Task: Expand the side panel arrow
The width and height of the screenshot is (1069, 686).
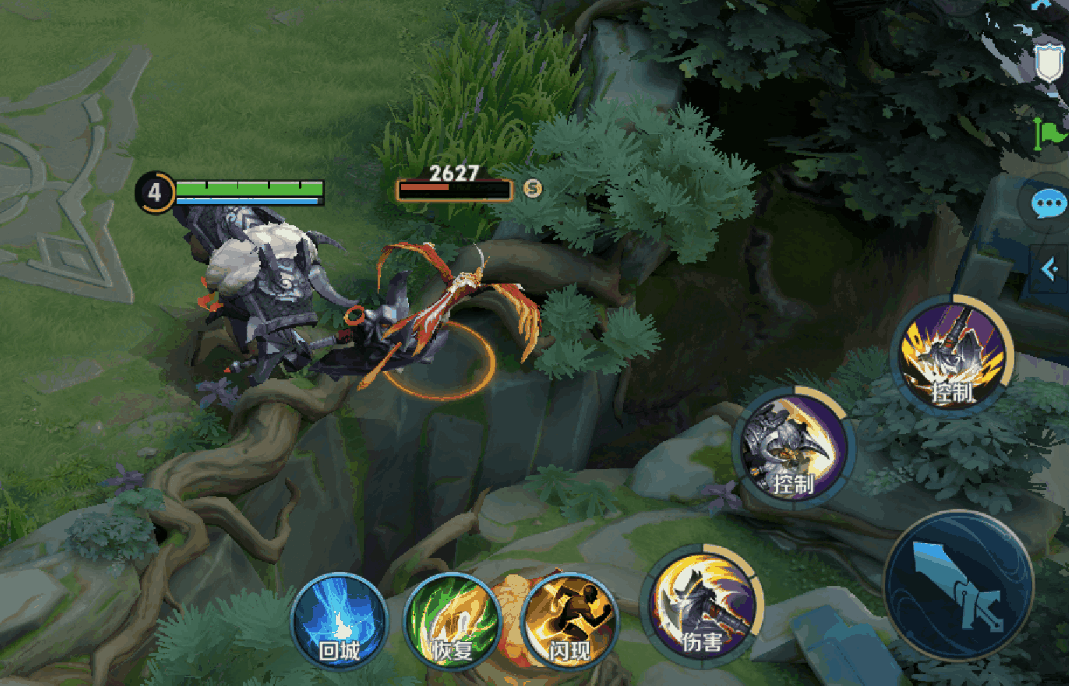Action: (x=1049, y=269)
